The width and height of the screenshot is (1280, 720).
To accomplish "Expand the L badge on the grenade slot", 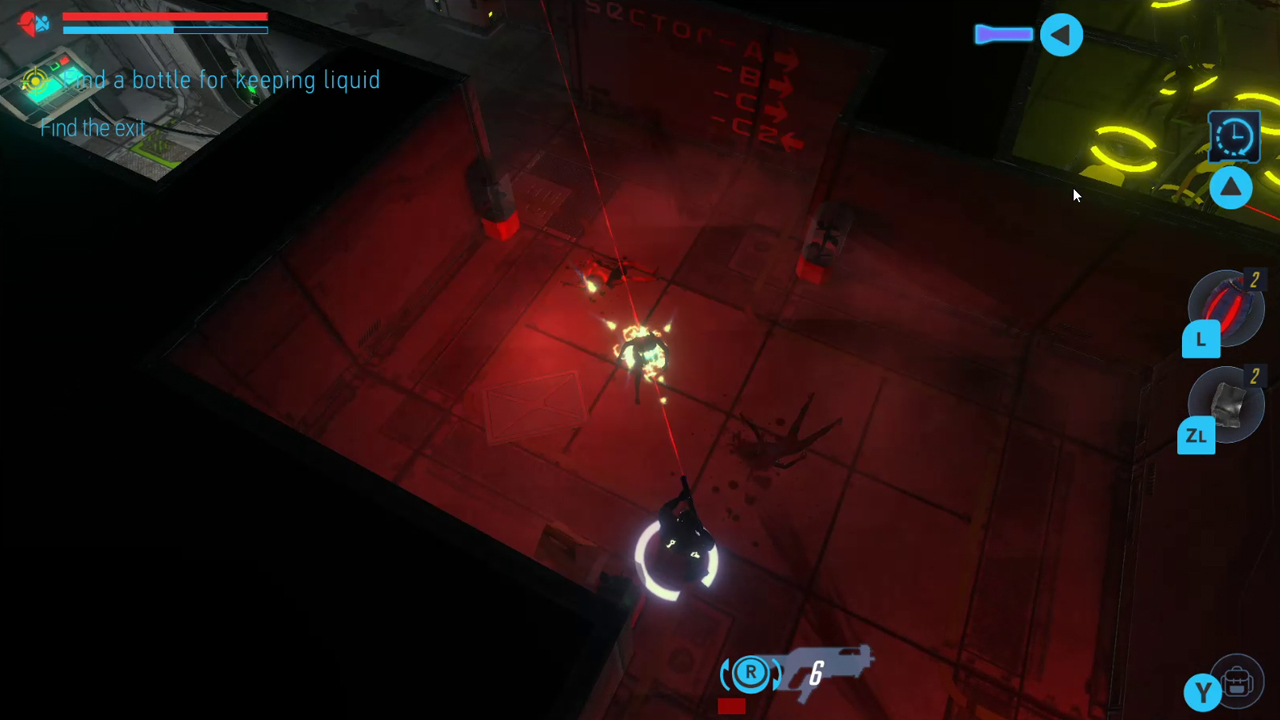I will coord(1200,340).
